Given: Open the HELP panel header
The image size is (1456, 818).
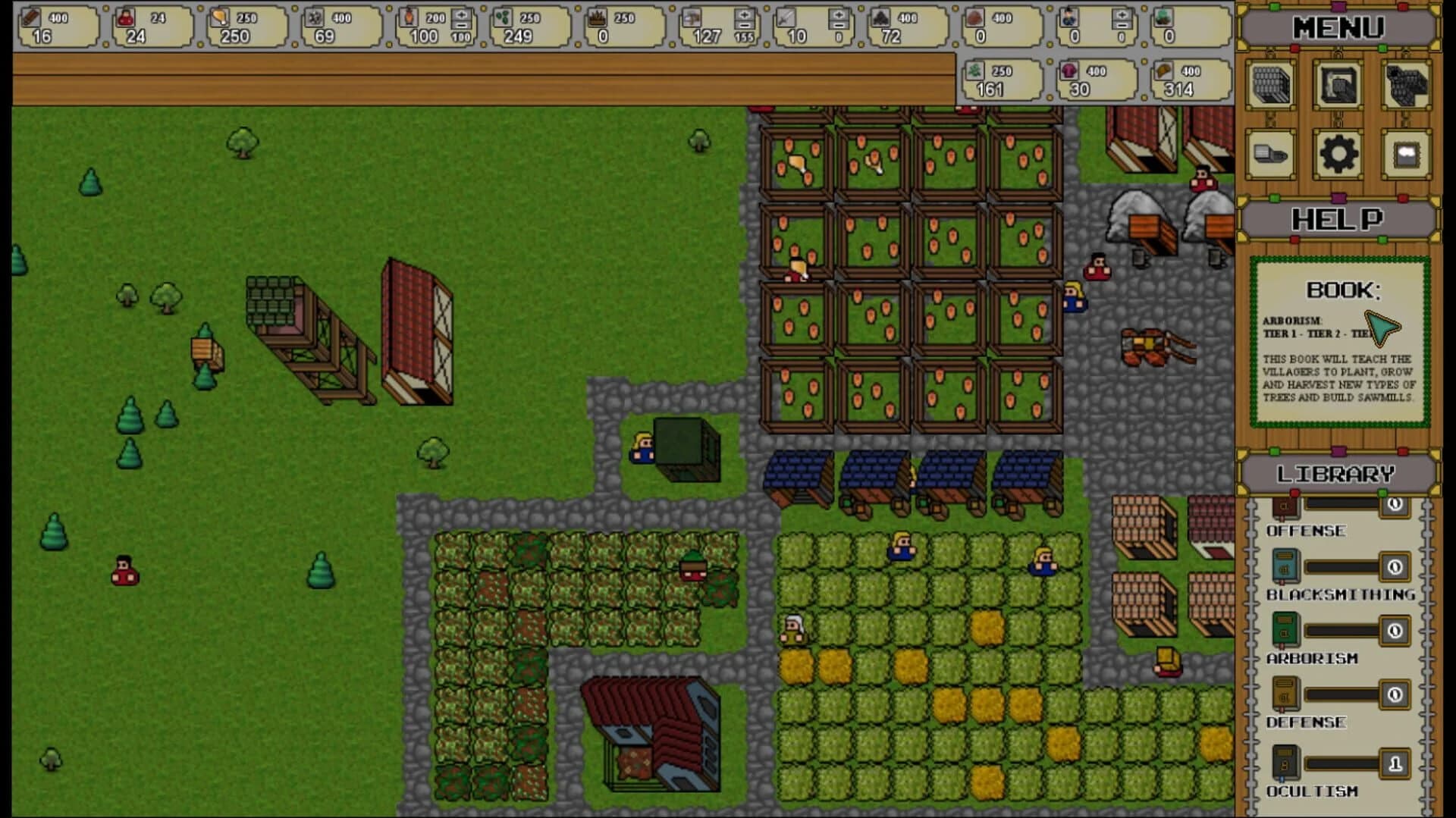Looking at the screenshot, I should coord(1337,219).
